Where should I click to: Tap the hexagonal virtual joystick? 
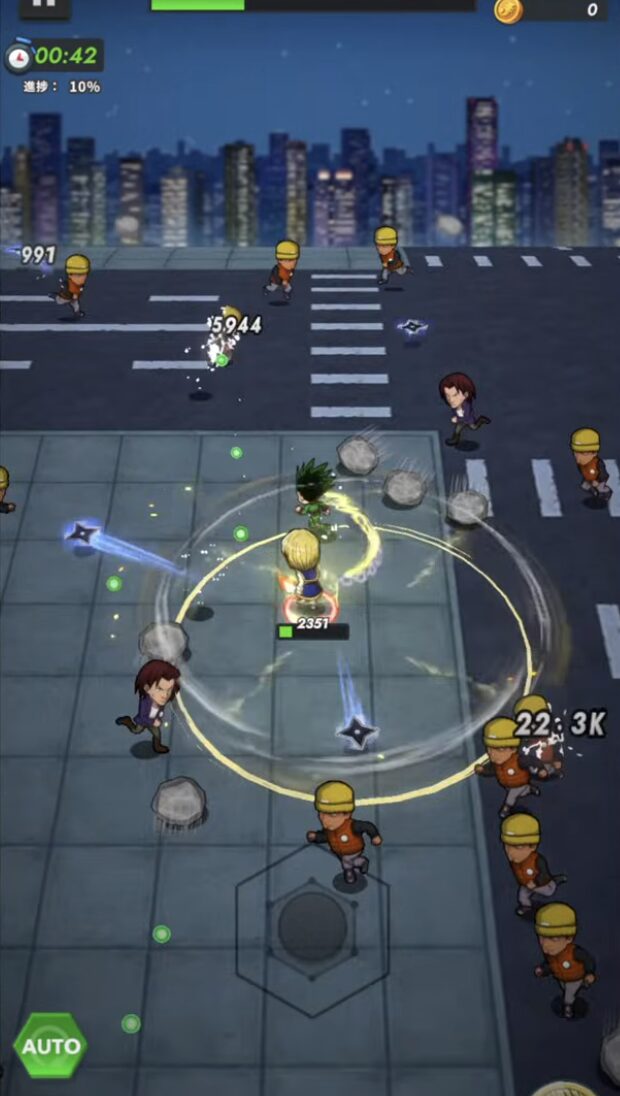pyautogui.click(x=312, y=926)
